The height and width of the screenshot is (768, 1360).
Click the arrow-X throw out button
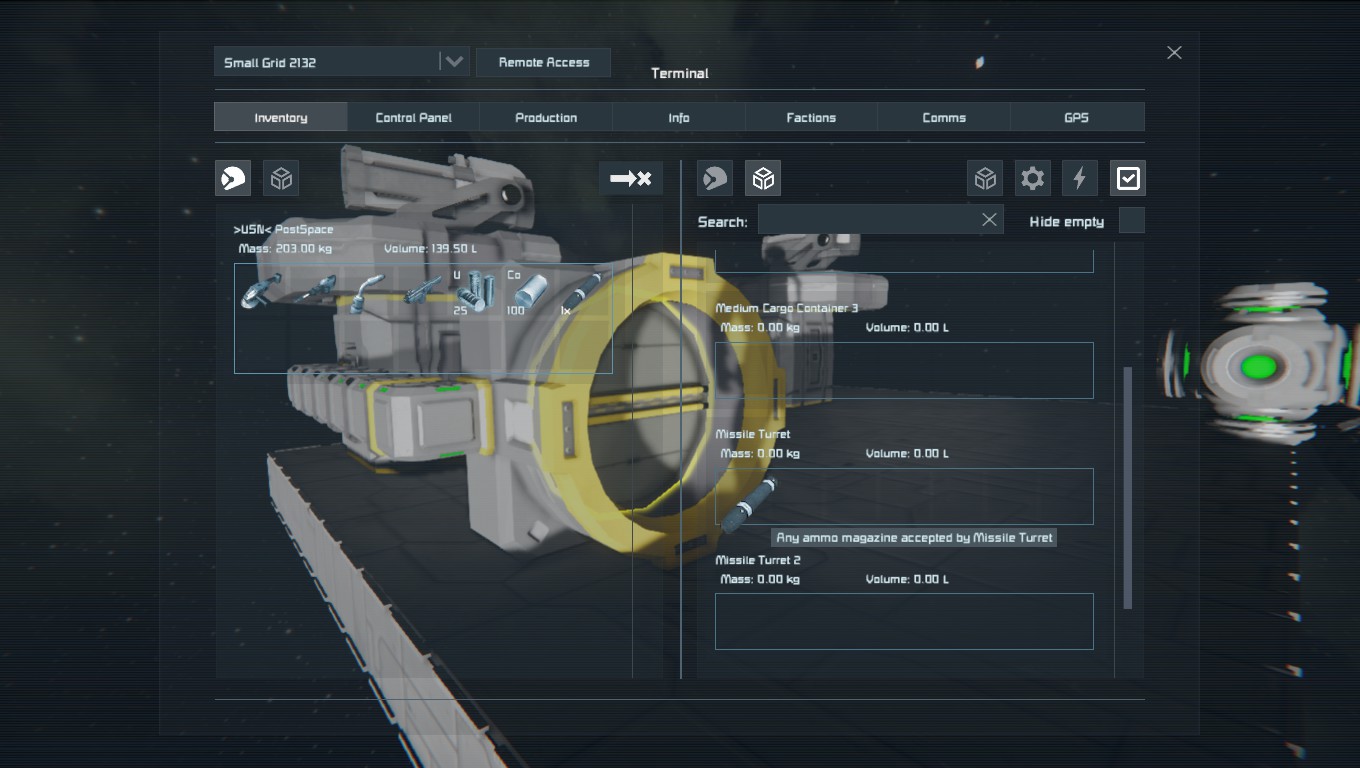coord(630,178)
